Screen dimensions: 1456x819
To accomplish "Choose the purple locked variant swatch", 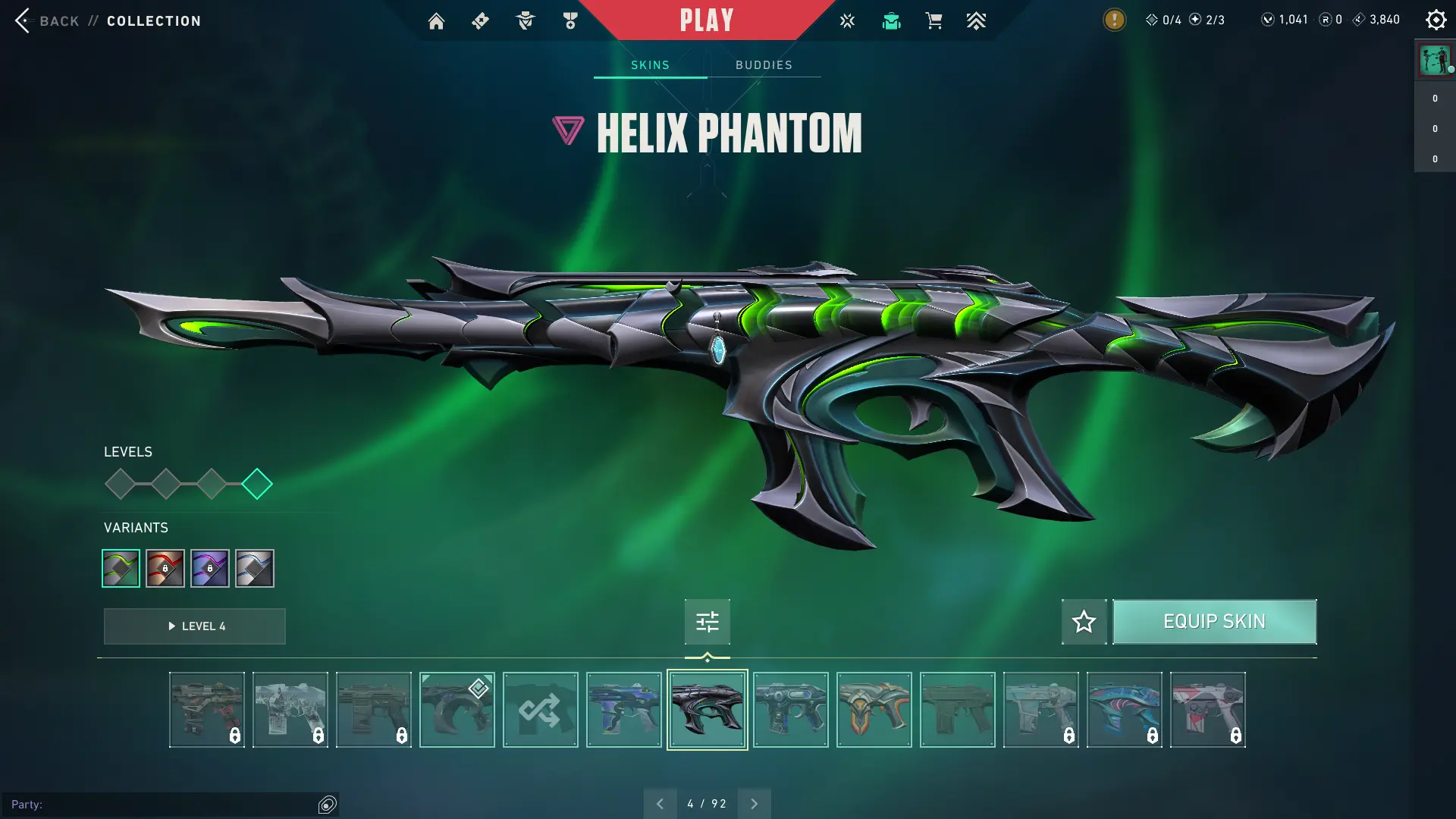I will (x=210, y=568).
